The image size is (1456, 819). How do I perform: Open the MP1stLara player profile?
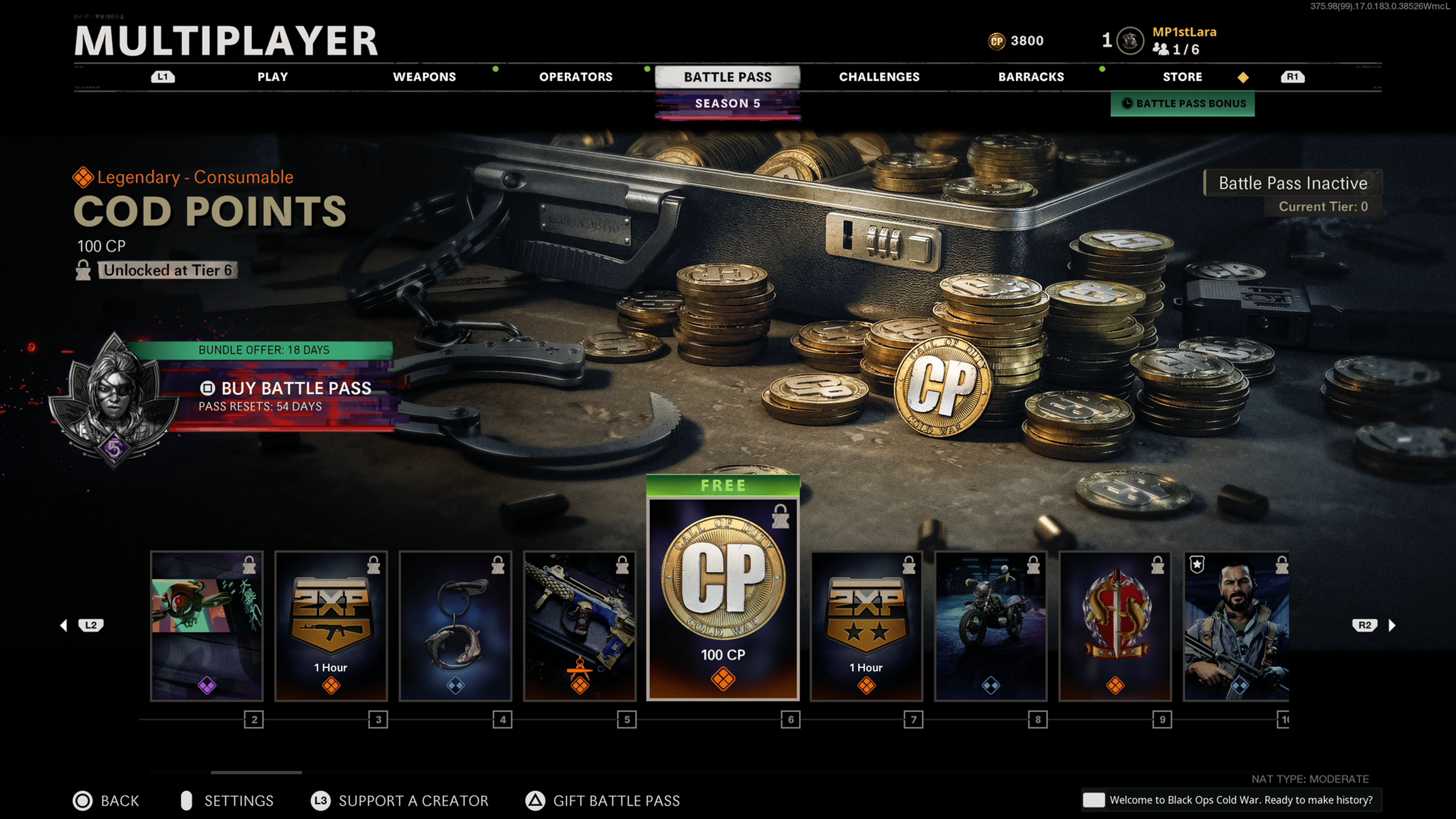[1183, 32]
